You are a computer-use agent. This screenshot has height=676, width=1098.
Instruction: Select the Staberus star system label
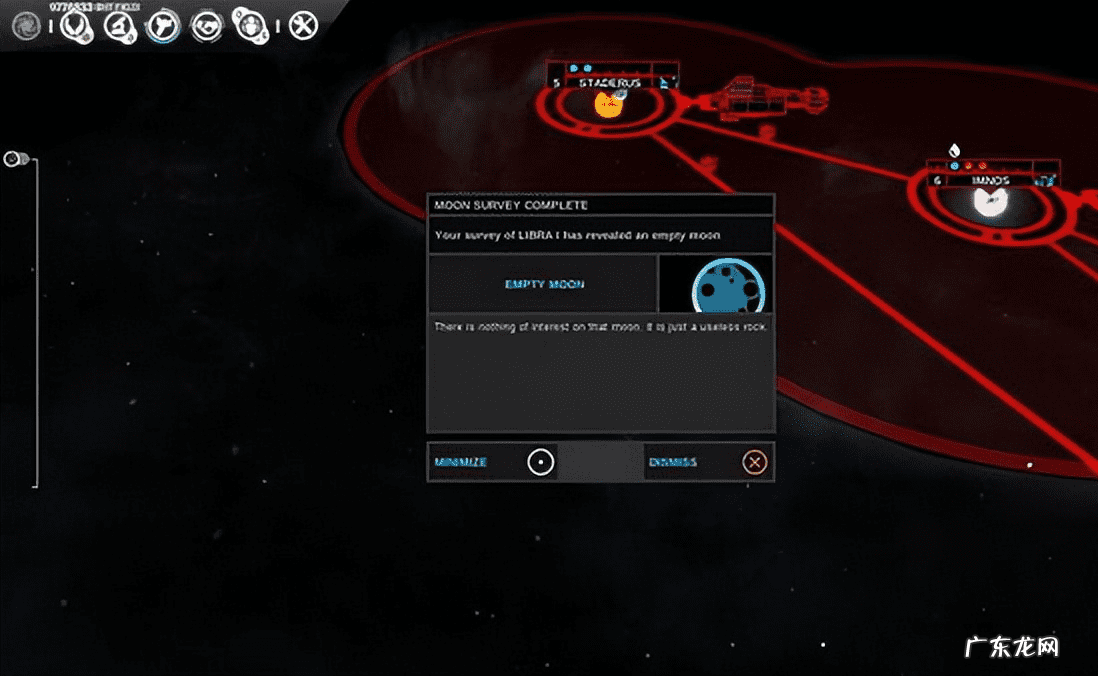[x=609, y=83]
